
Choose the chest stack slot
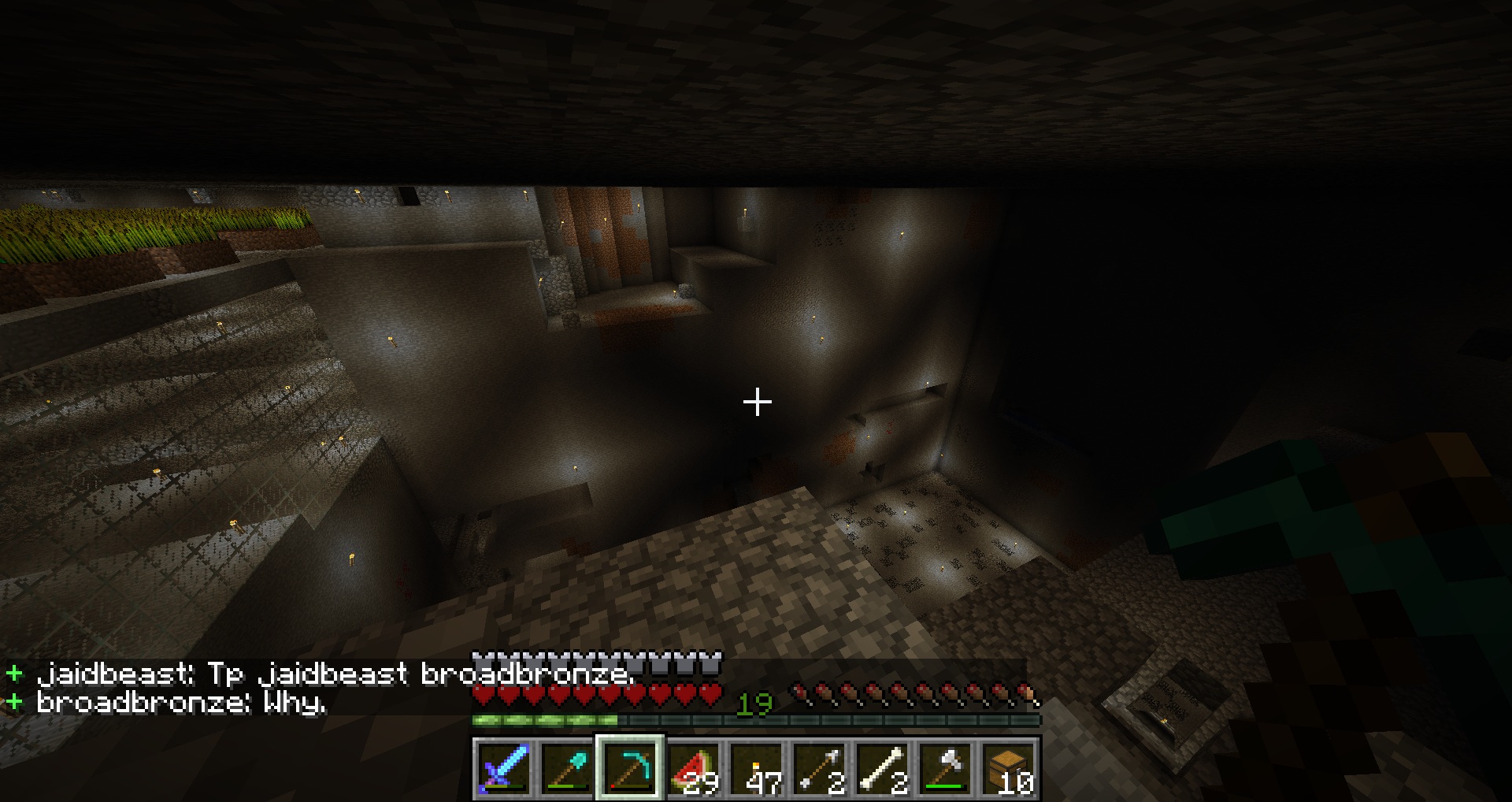1008,767
